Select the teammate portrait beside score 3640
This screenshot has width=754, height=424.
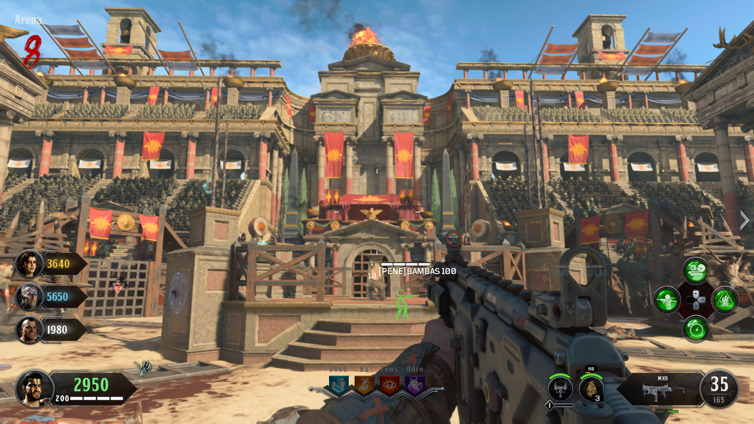tap(28, 264)
